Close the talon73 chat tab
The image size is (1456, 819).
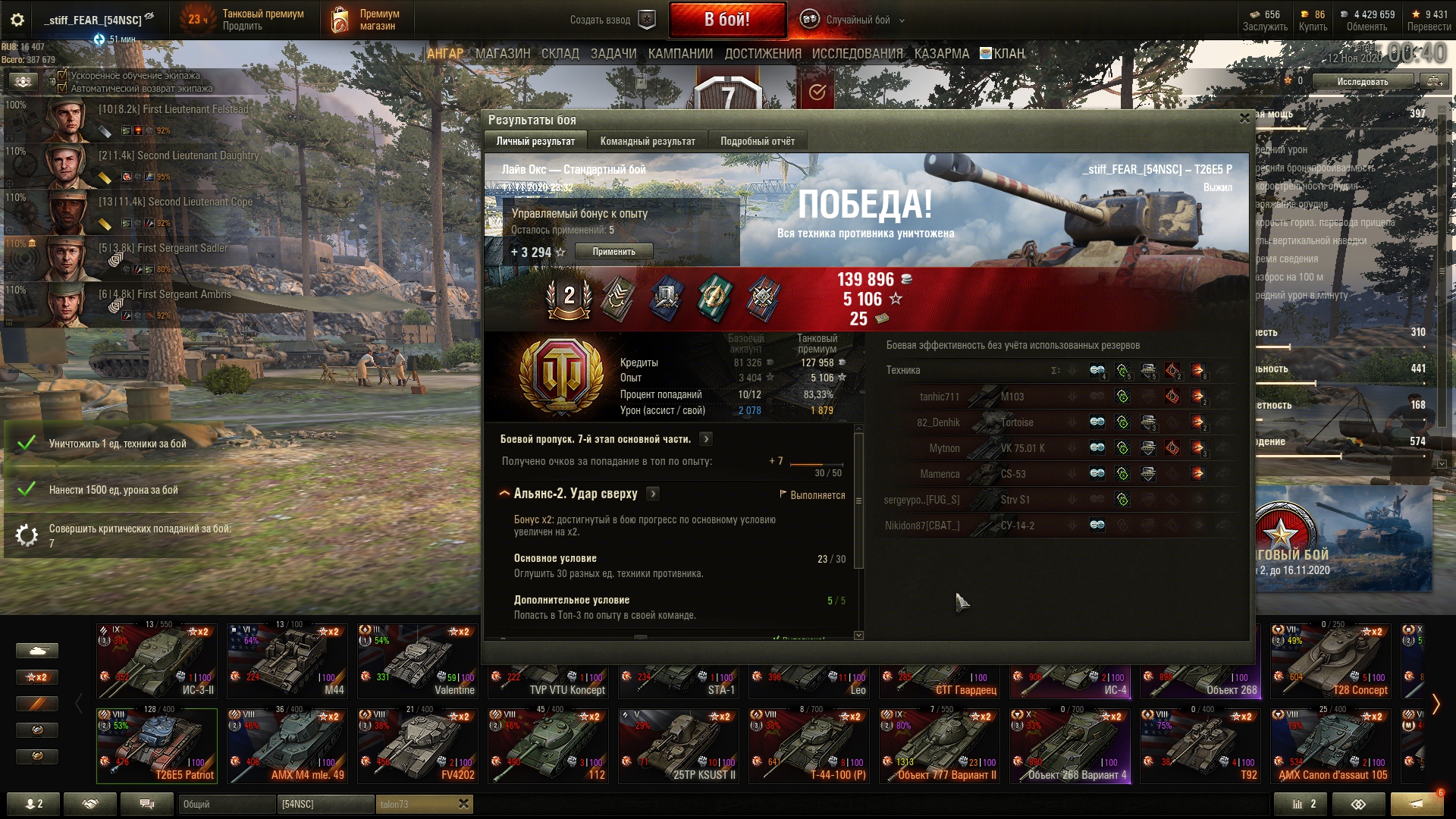[x=463, y=804]
